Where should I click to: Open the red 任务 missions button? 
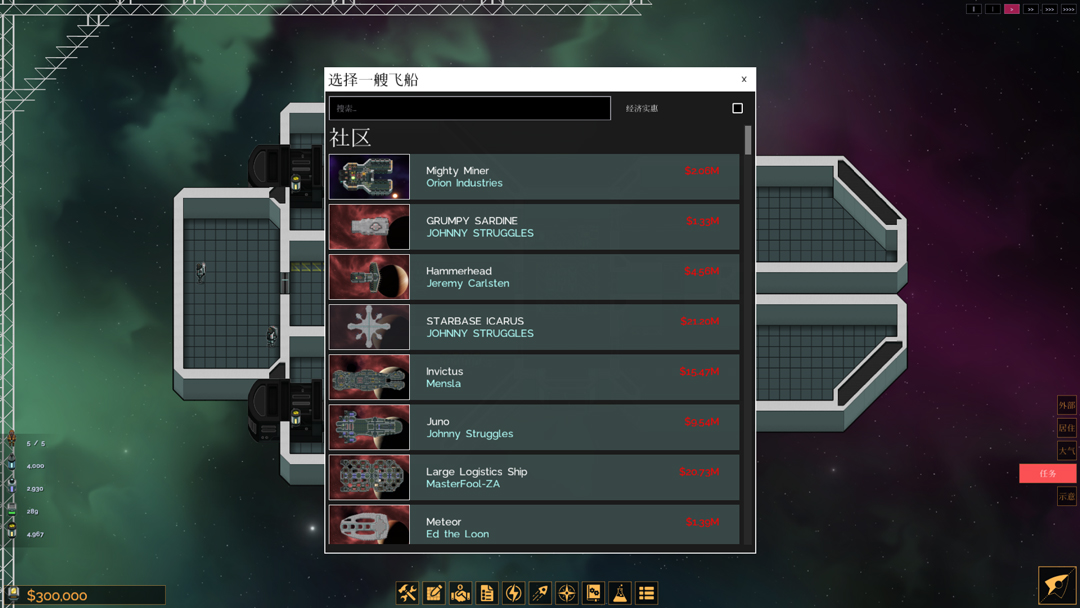click(x=1047, y=473)
